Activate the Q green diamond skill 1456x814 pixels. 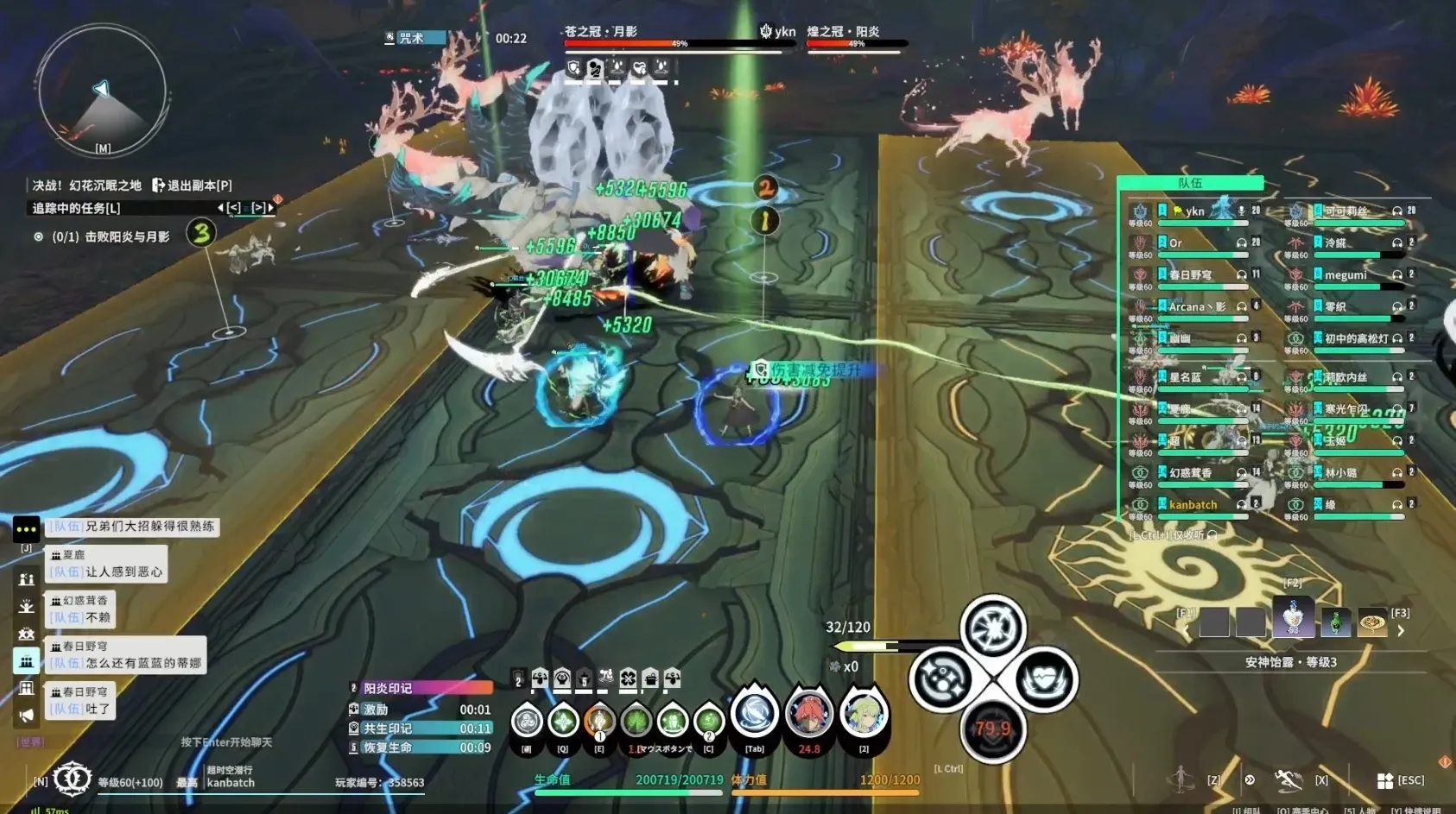(x=563, y=721)
